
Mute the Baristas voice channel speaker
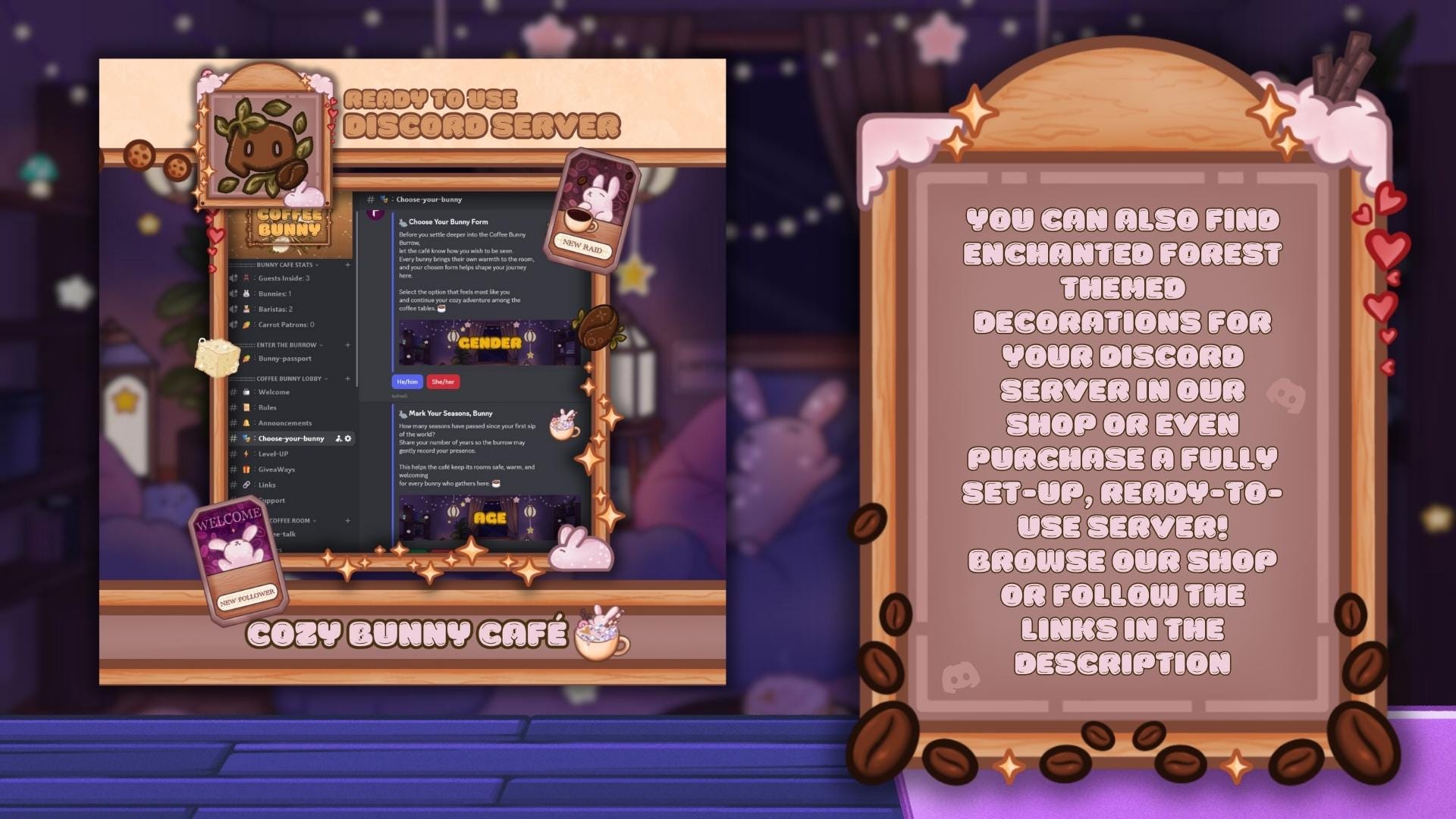pyautogui.click(x=232, y=309)
